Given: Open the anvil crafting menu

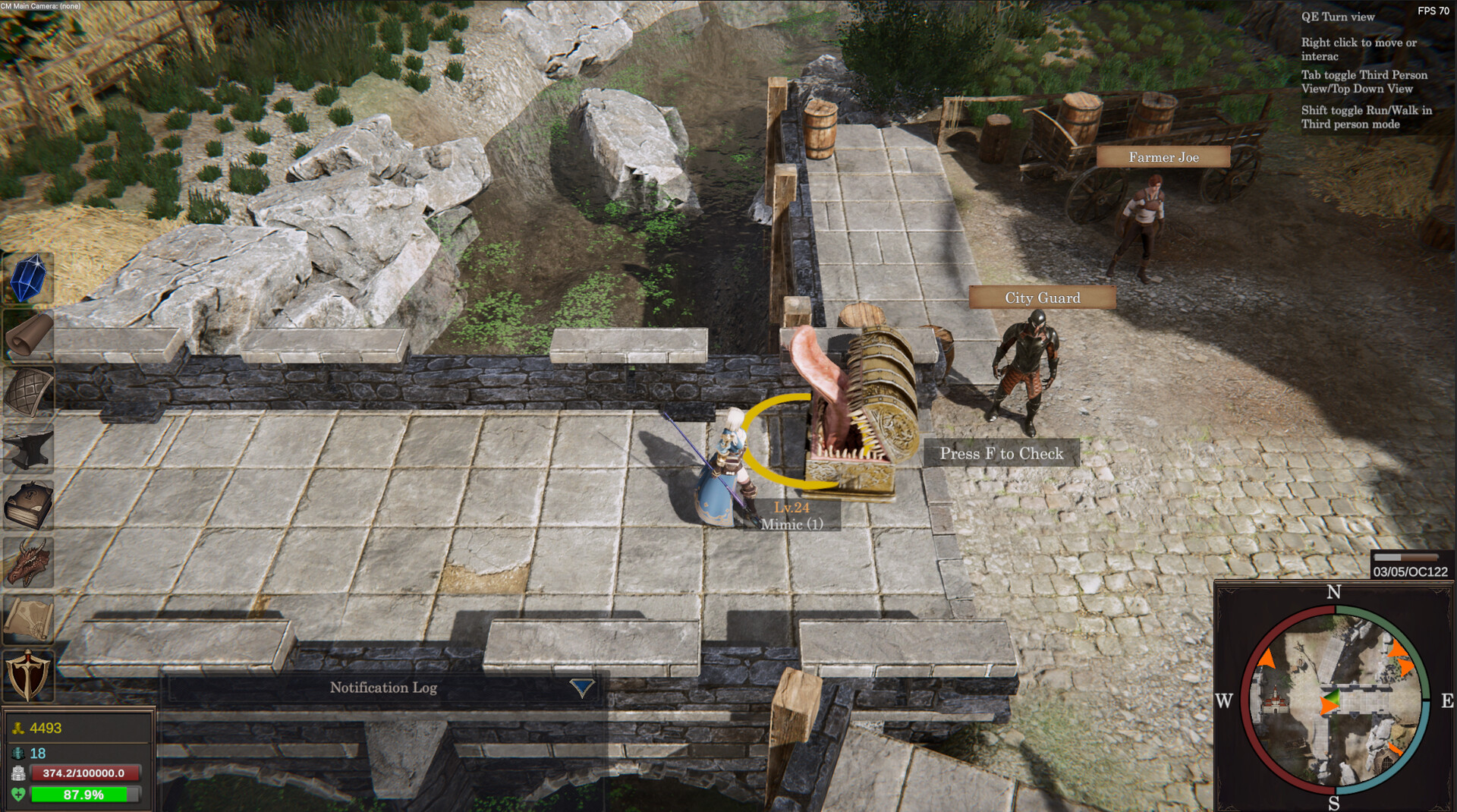Looking at the screenshot, I should 28,448.
